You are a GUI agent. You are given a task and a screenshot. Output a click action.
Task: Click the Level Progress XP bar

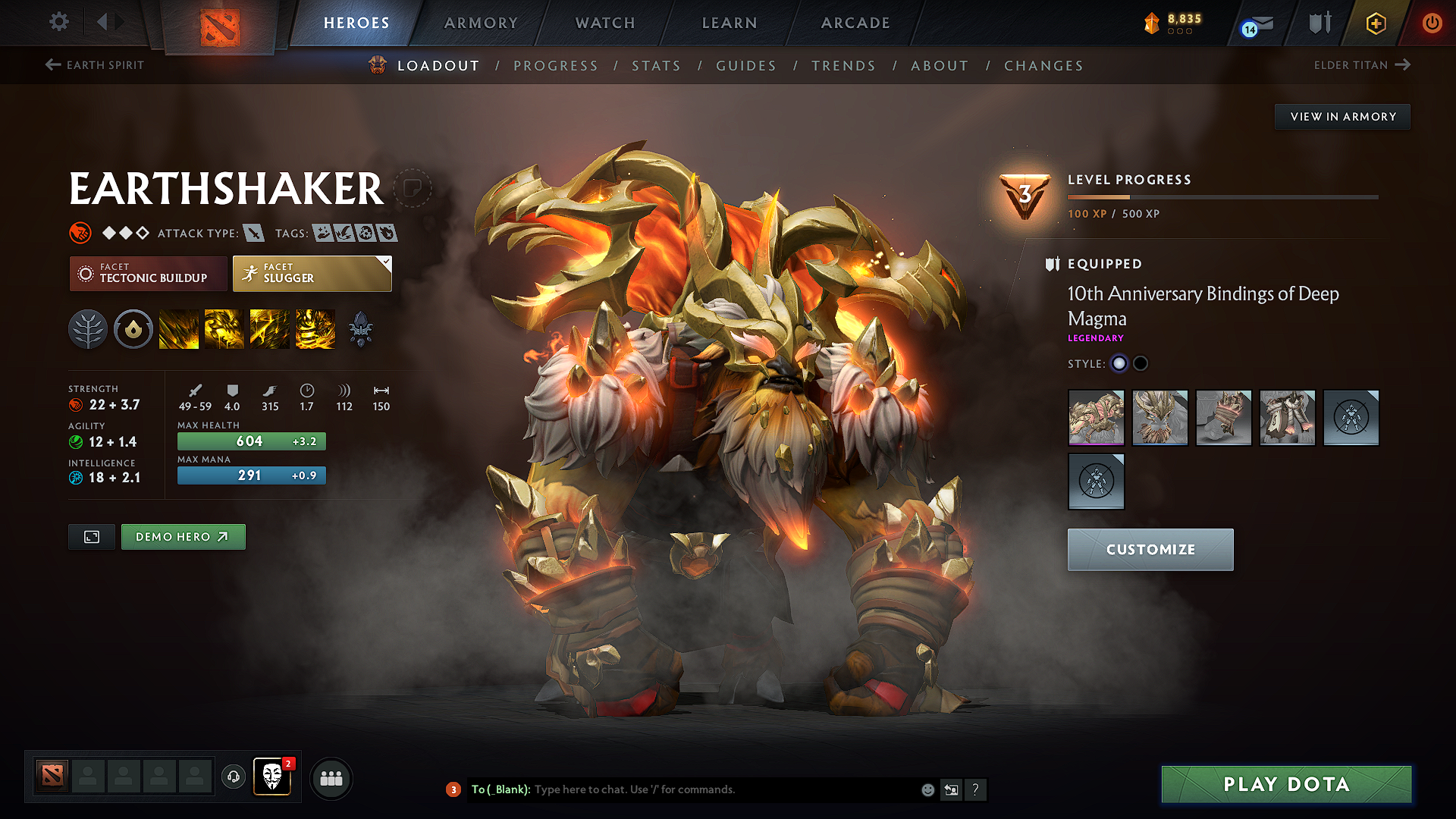pos(1221,196)
